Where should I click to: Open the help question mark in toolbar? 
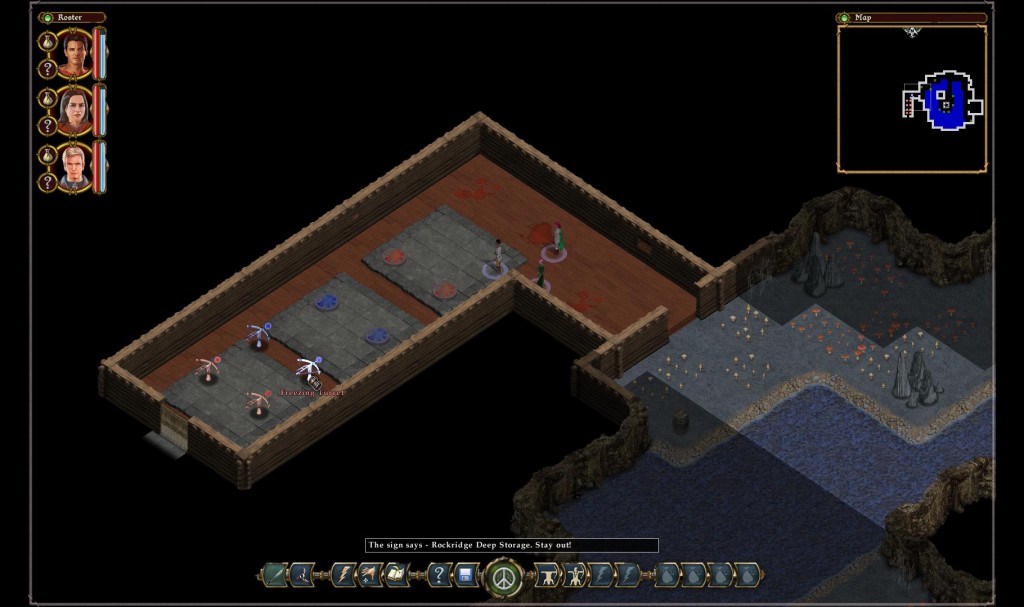[x=439, y=575]
